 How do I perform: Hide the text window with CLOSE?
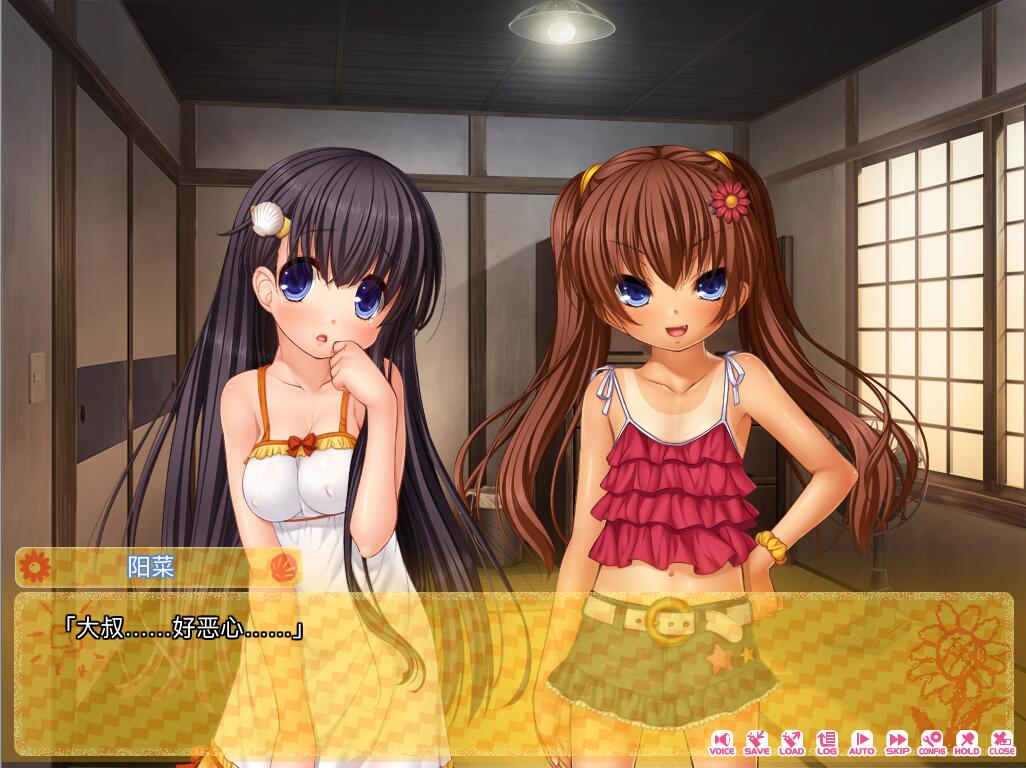point(1001,741)
